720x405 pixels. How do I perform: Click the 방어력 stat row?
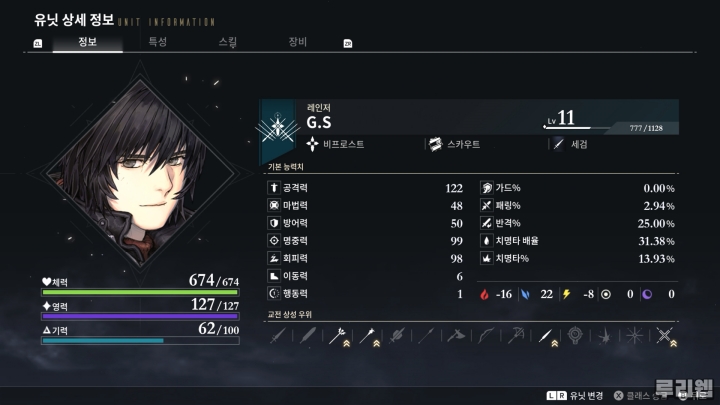tap(367, 223)
